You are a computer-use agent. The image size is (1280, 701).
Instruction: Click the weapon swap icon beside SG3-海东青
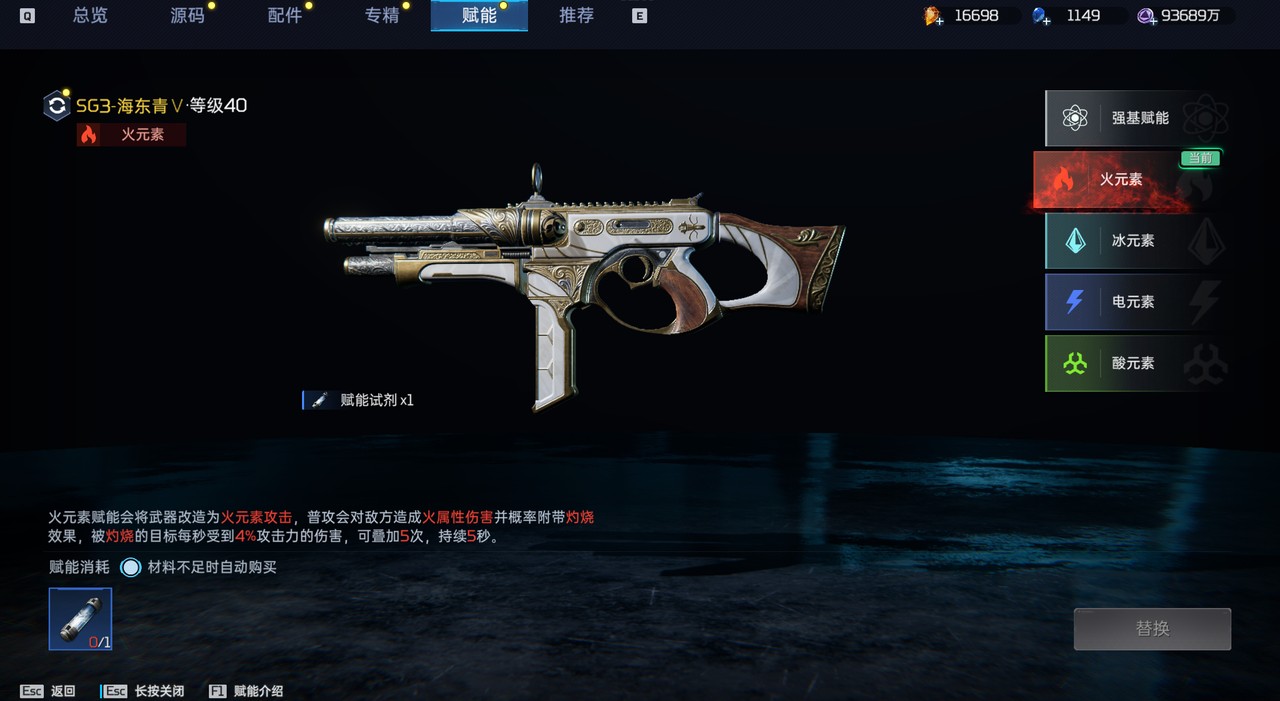pyautogui.click(x=57, y=106)
